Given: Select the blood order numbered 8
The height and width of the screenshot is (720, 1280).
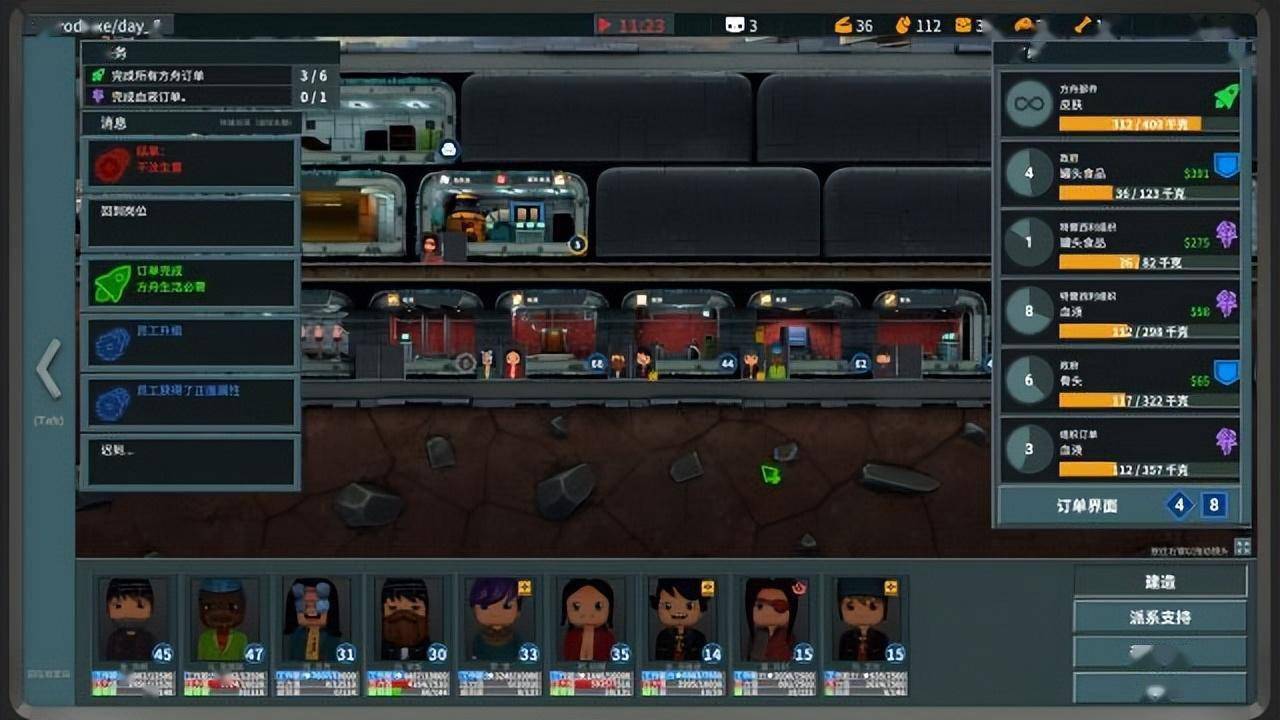Looking at the screenshot, I should tap(1120, 312).
